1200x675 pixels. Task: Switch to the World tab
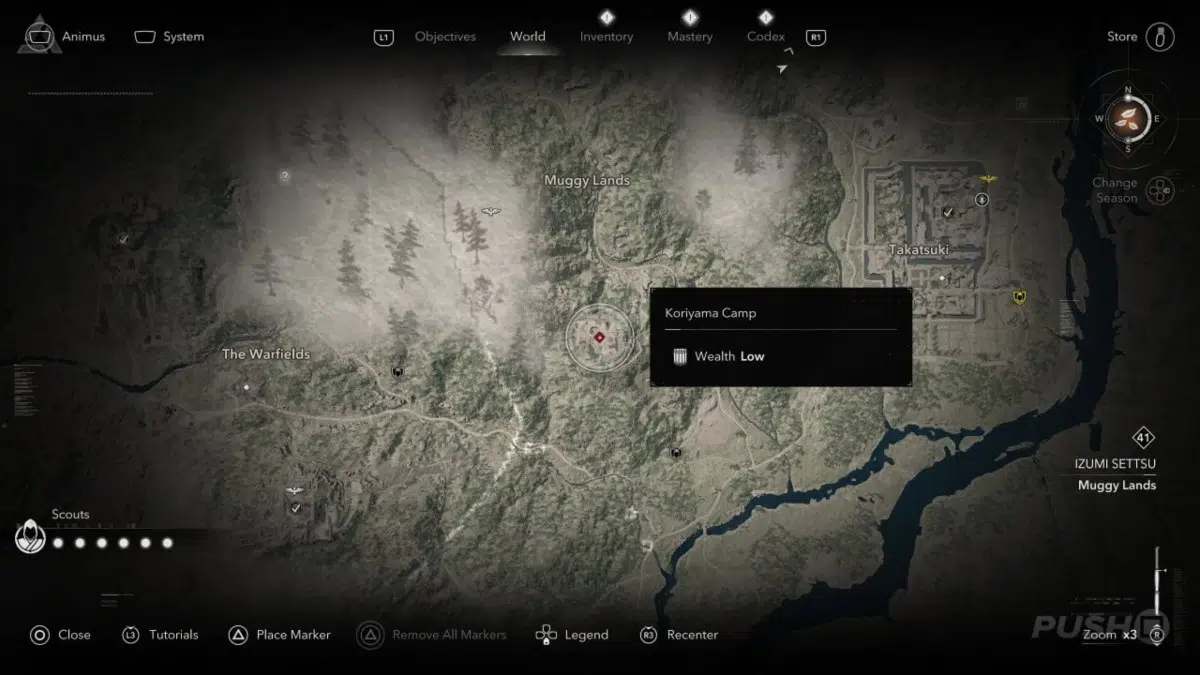pos(527,37)
